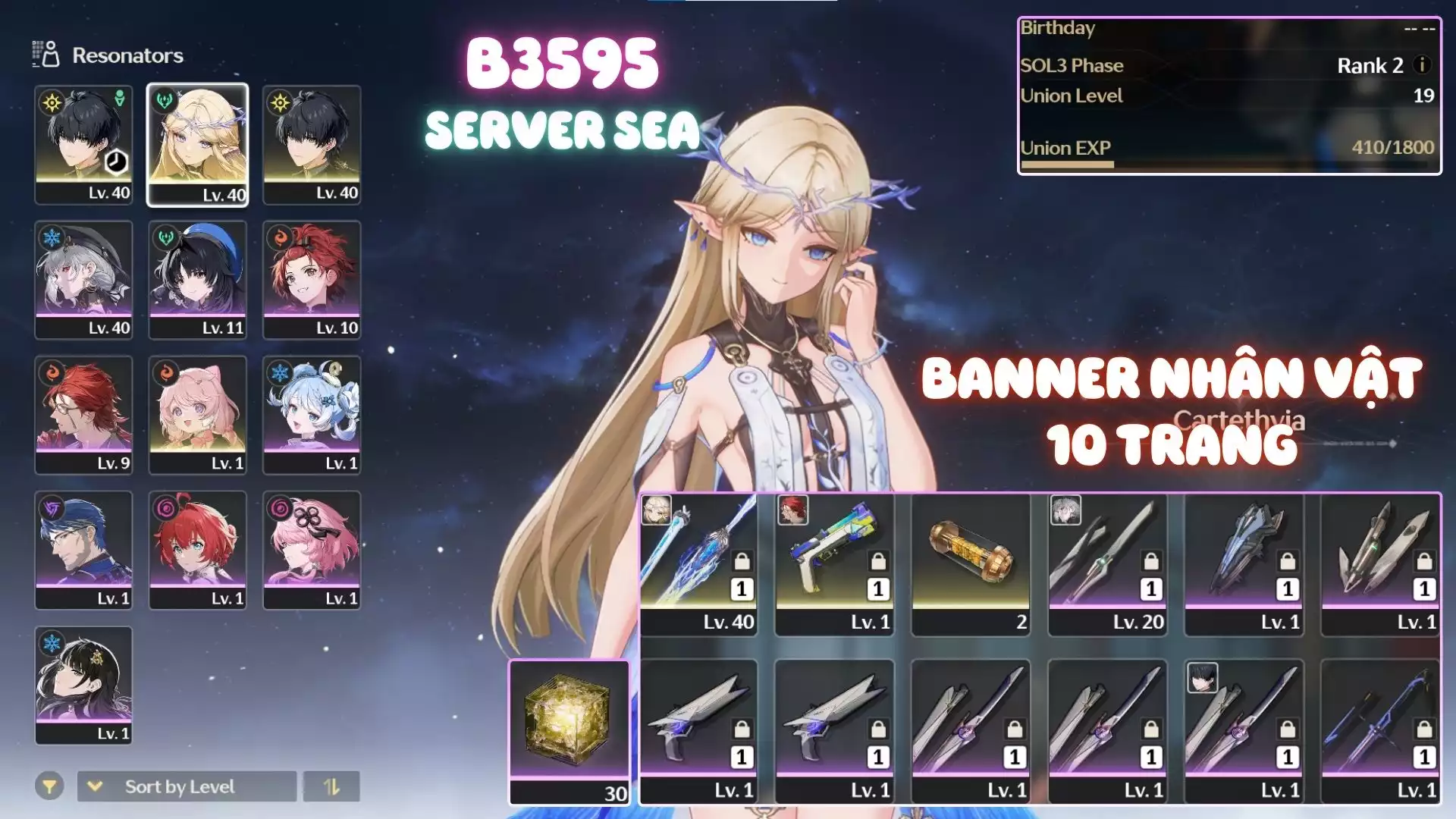Image resolution: width=1456 pixels, height=819 pixels.
Task: Select the blonde elf resonator at Lv. 40
Action: pos(197,144)
